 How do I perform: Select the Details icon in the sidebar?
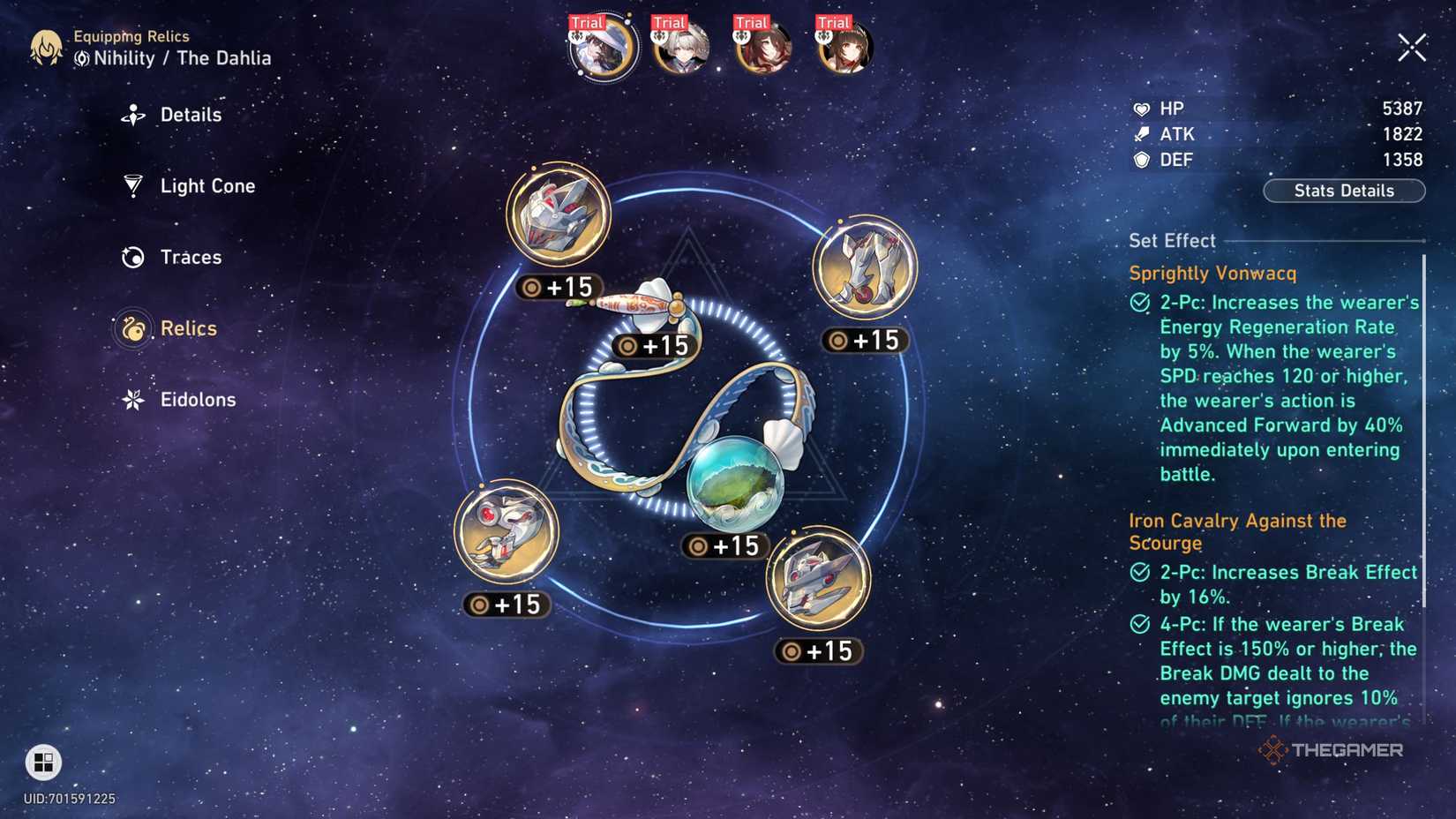click(x=132, y=114)
